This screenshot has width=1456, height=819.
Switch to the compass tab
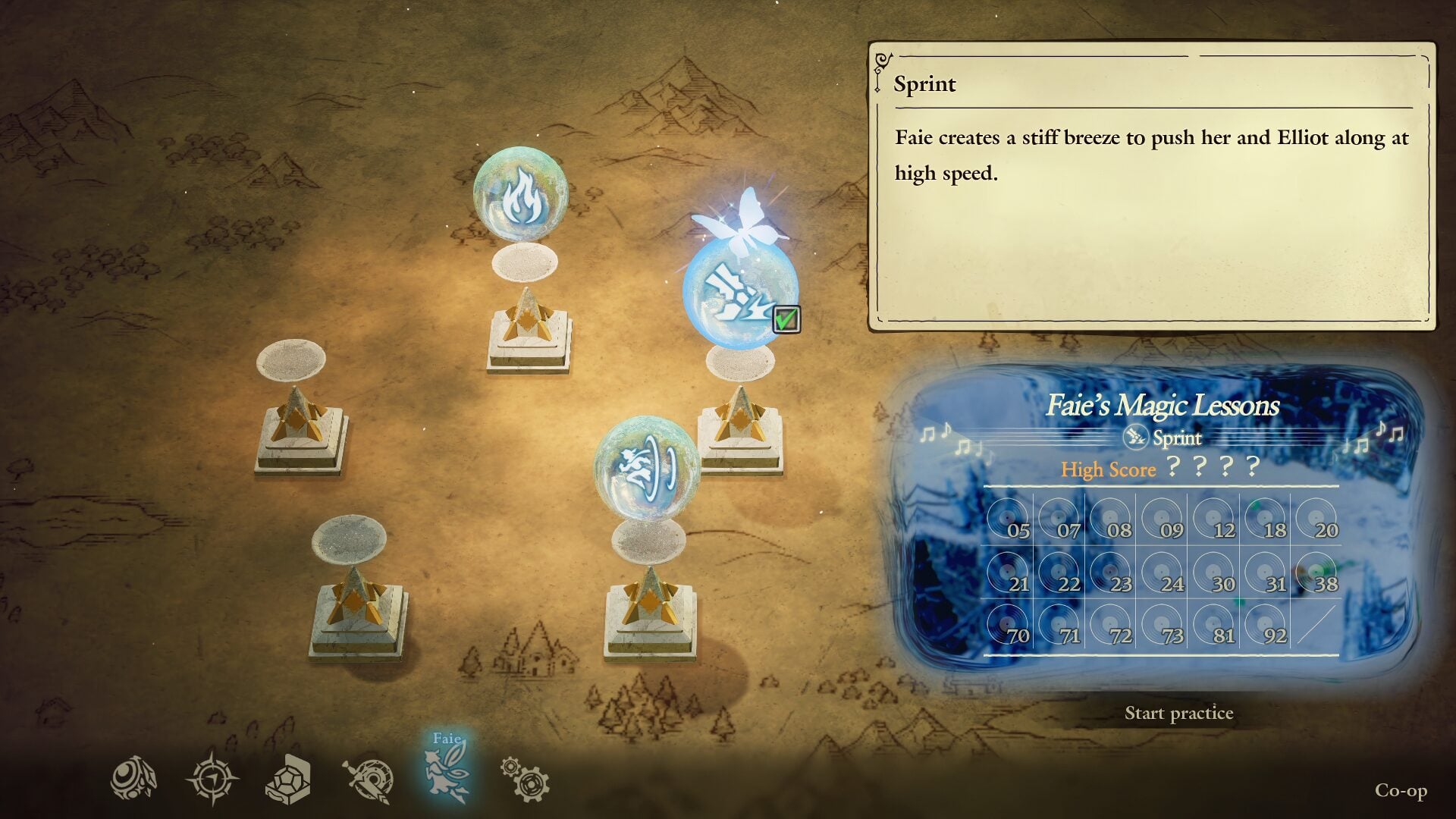212,779
